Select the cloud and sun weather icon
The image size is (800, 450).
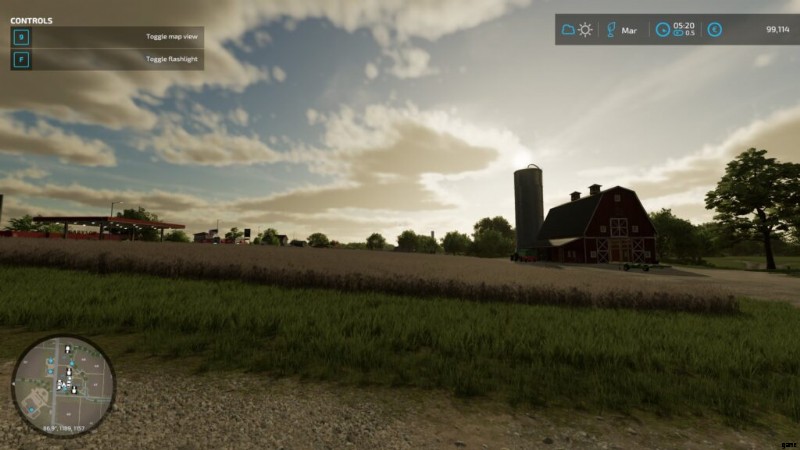point(577,30)
